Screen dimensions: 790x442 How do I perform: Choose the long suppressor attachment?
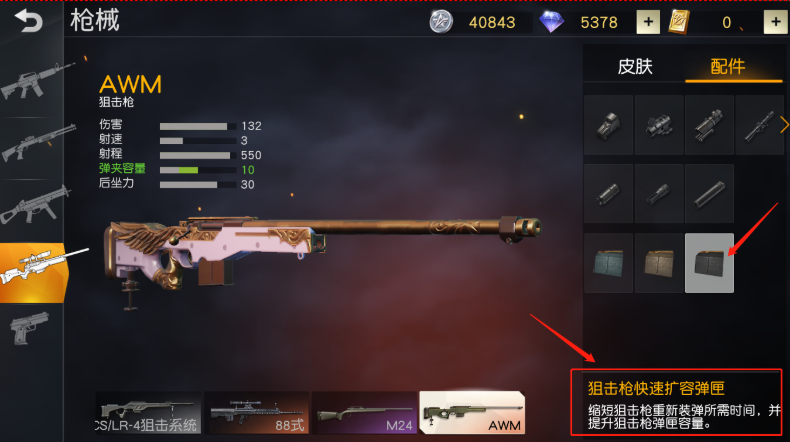[709, 193]
